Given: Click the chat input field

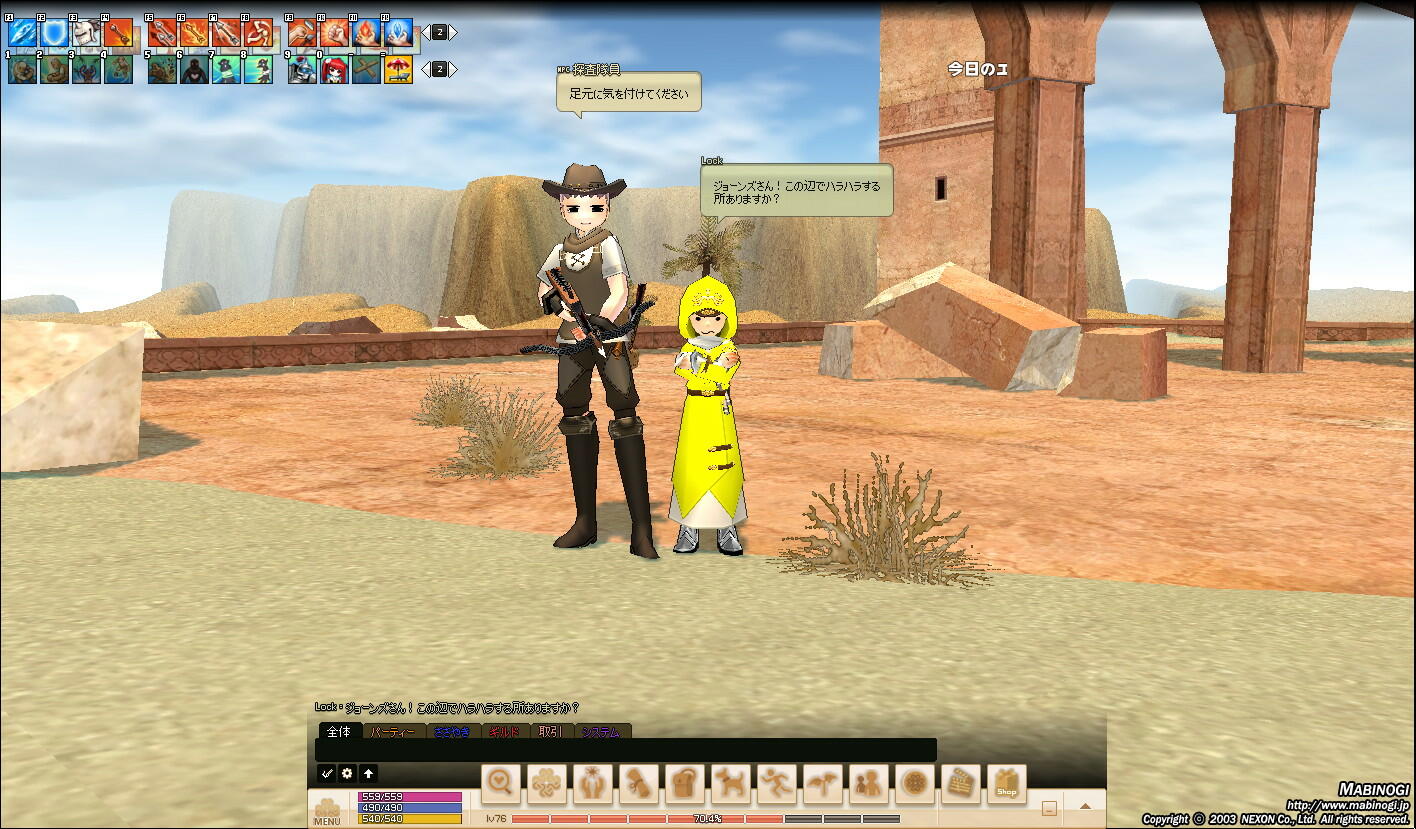Looking at the screenshot, I should tap(625, 750).
